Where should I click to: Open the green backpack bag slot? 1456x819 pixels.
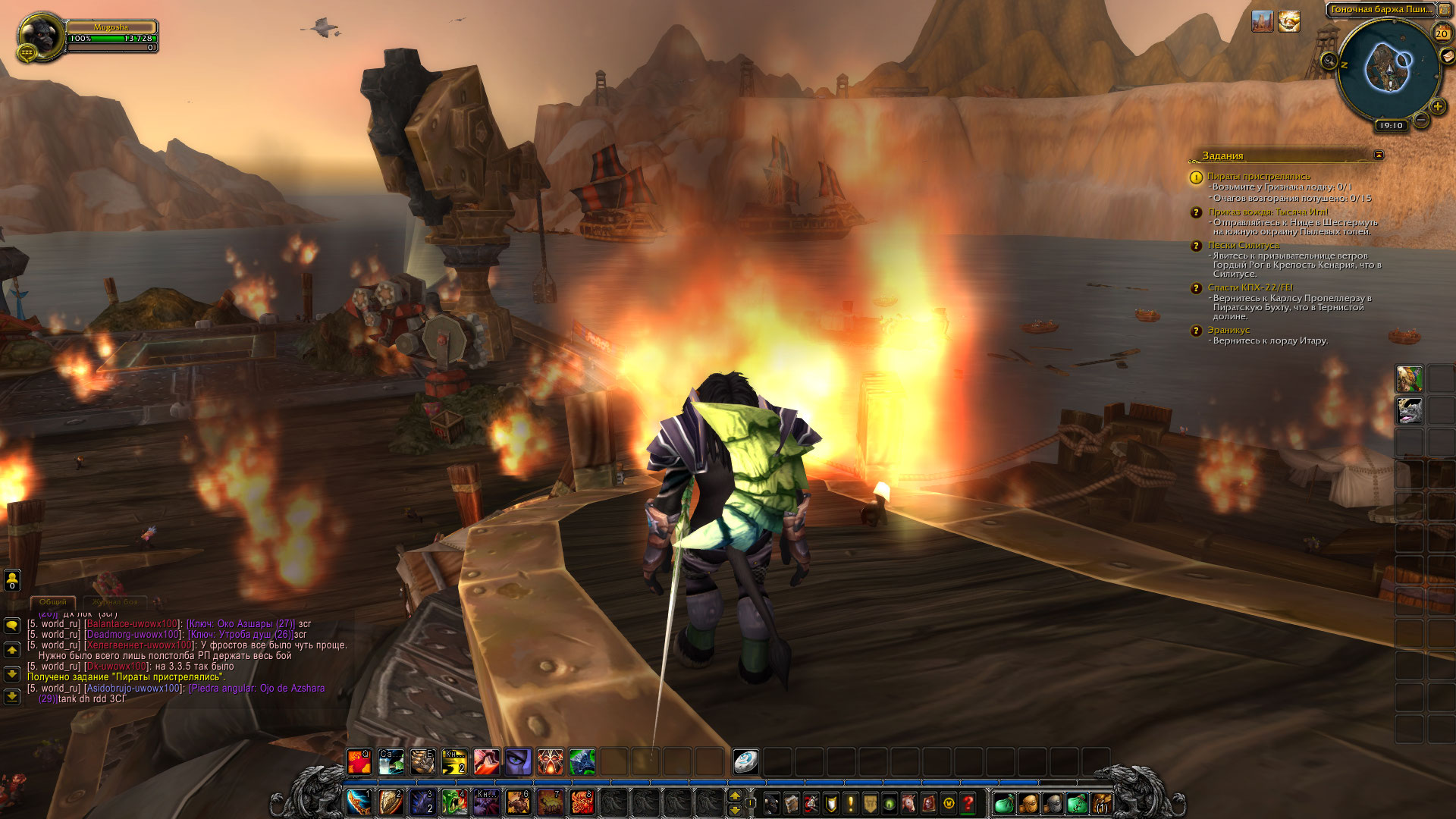[x=1004, y=802]
